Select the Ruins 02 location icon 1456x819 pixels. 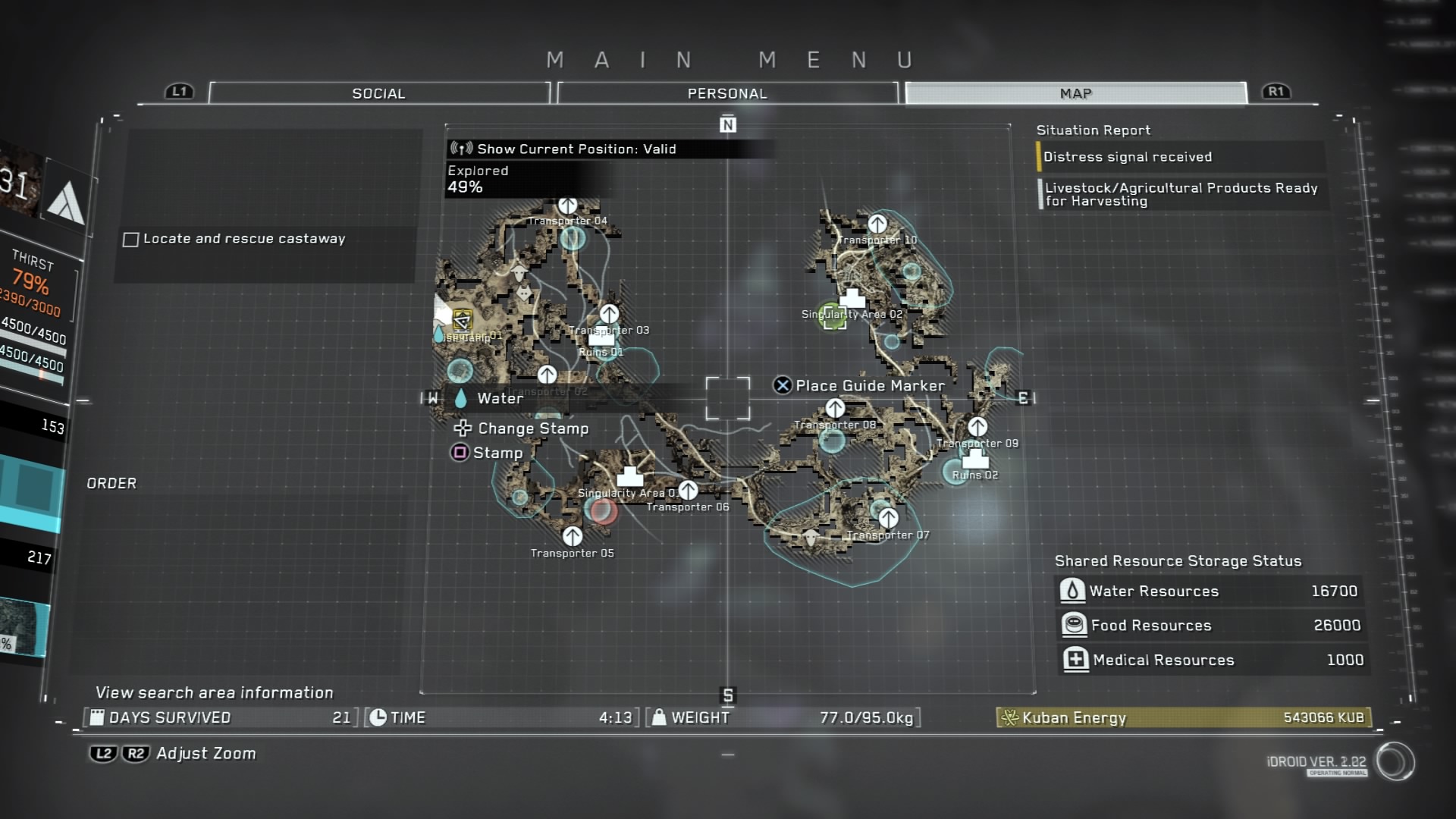point(974,459)
